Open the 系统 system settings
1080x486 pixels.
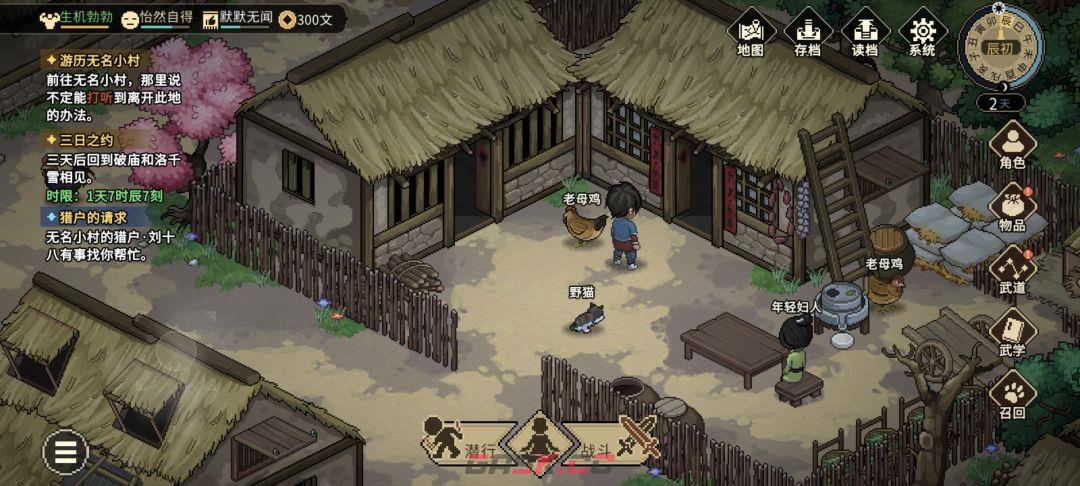pyautogui.click(x=922, y=34)
